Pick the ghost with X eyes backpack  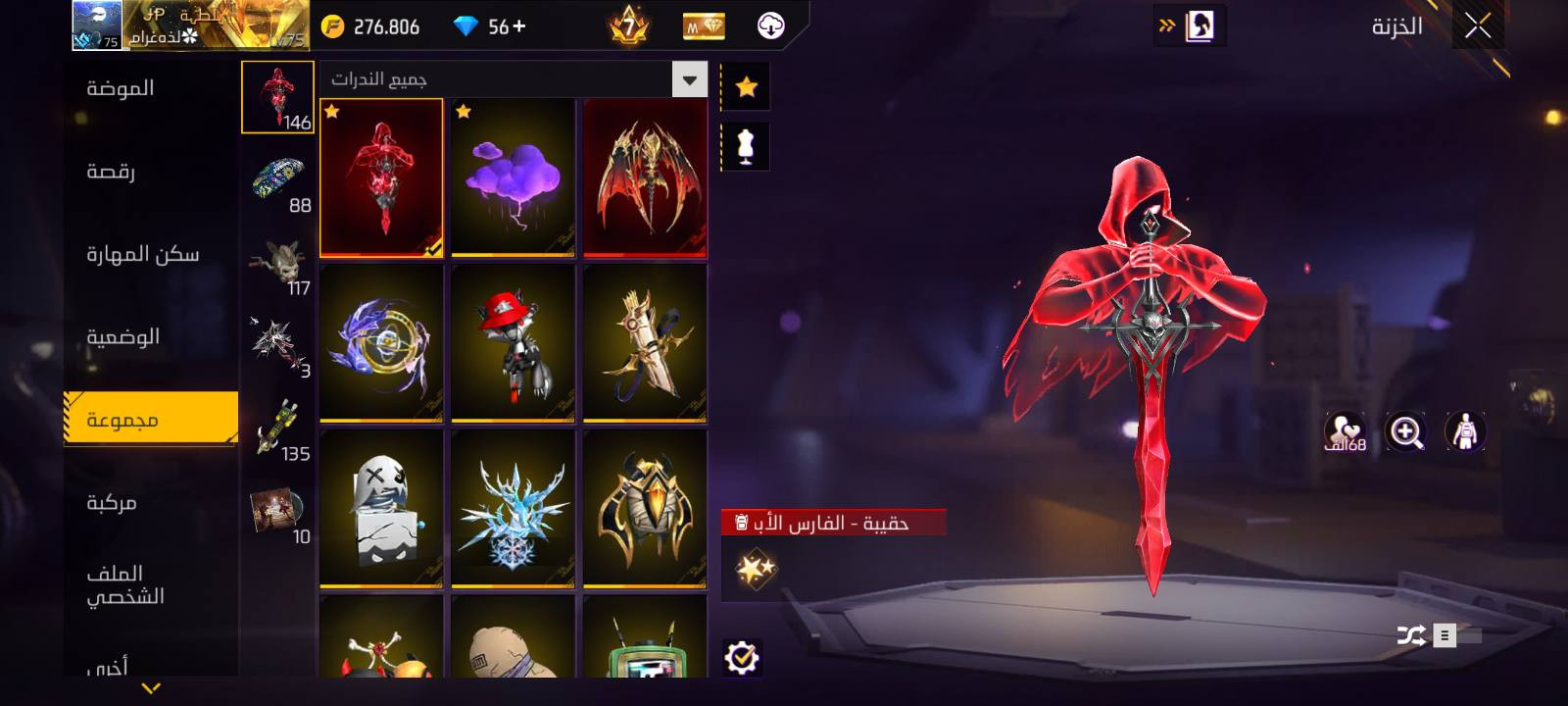coord(381,509)
